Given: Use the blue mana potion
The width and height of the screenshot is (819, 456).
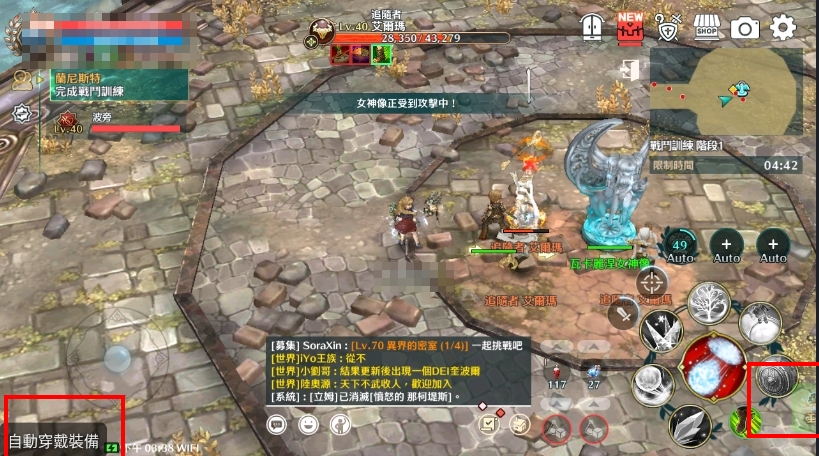Looking at the screenshot, I should [594, 372].
